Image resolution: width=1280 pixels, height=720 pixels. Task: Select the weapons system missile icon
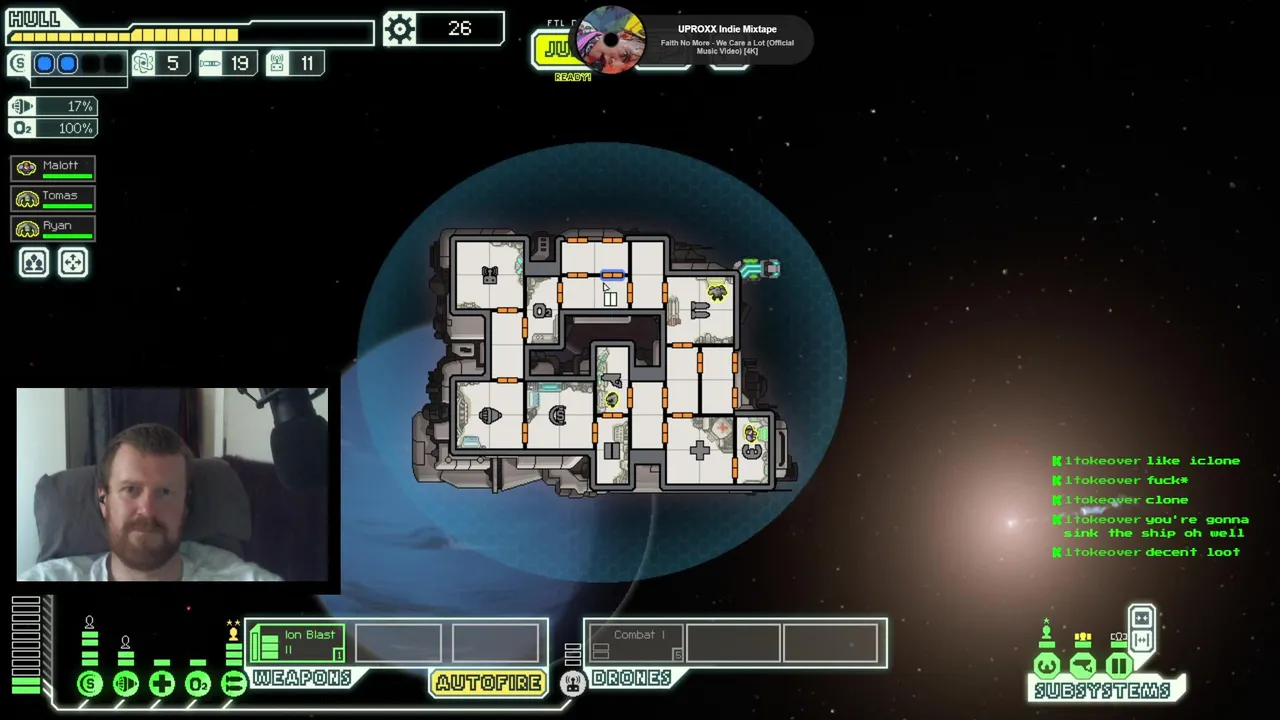234,684
